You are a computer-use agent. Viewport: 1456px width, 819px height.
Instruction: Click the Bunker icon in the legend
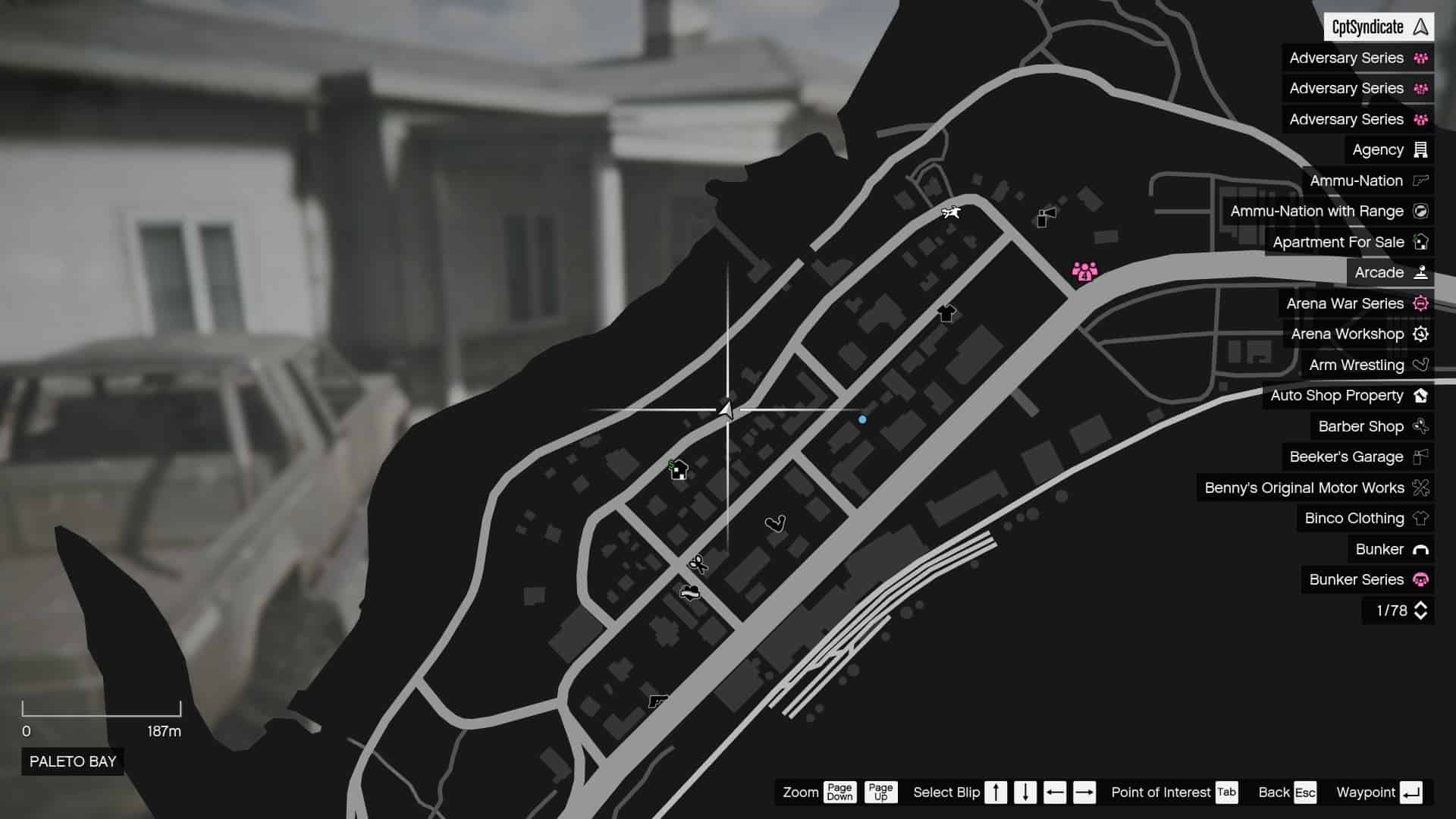tap(1417, 549)
